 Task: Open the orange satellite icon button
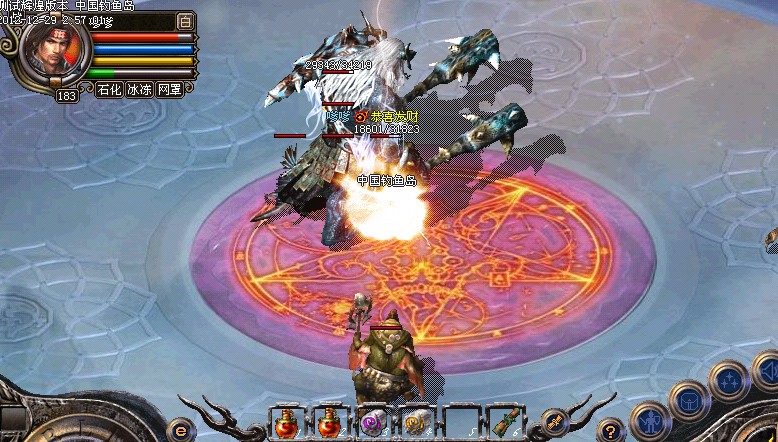click(556, 422)
